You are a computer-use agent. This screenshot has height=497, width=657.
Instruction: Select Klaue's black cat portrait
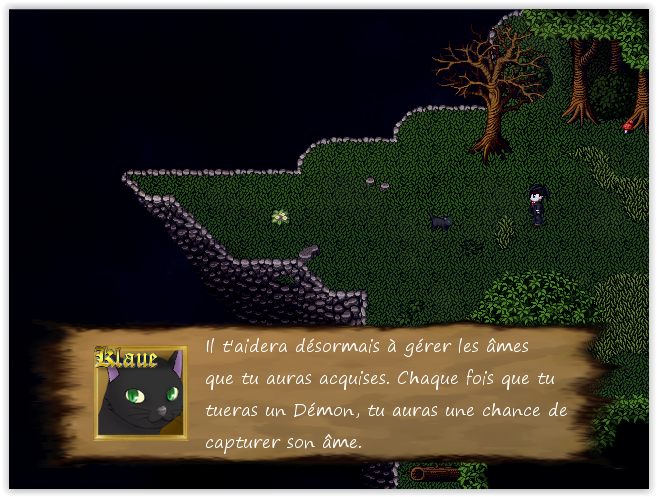pos(141,394)
